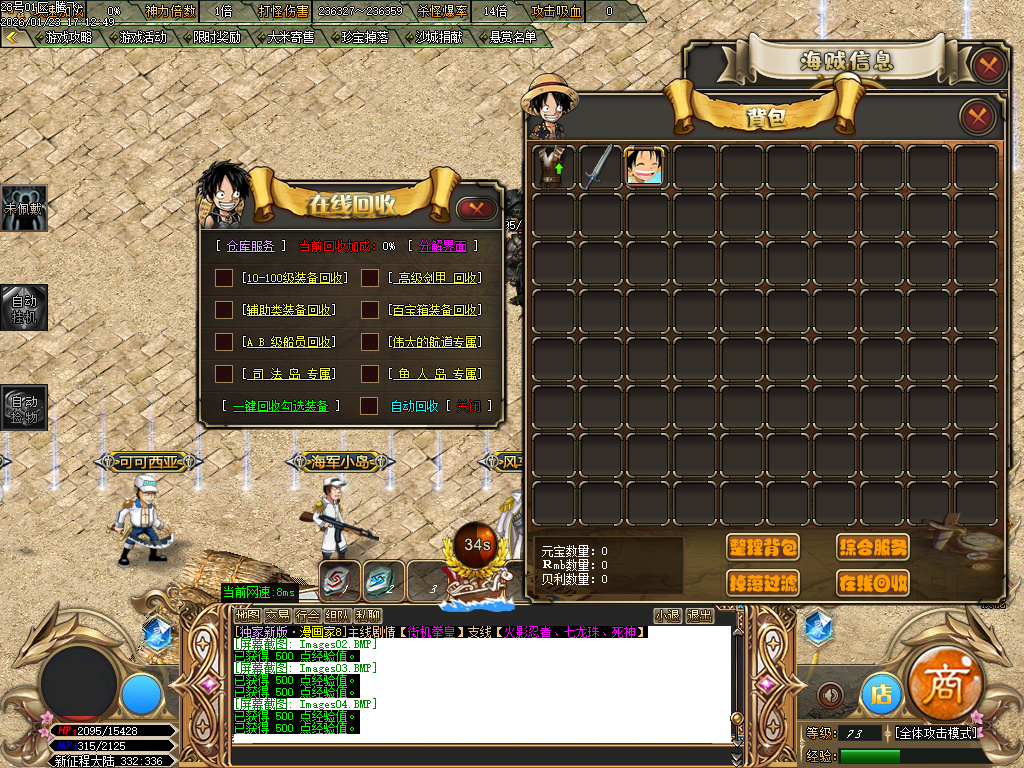Tick the 辅助类装备回收 checkbox
Viewport: 1024px width, 768px height.
tap(224, 310)
